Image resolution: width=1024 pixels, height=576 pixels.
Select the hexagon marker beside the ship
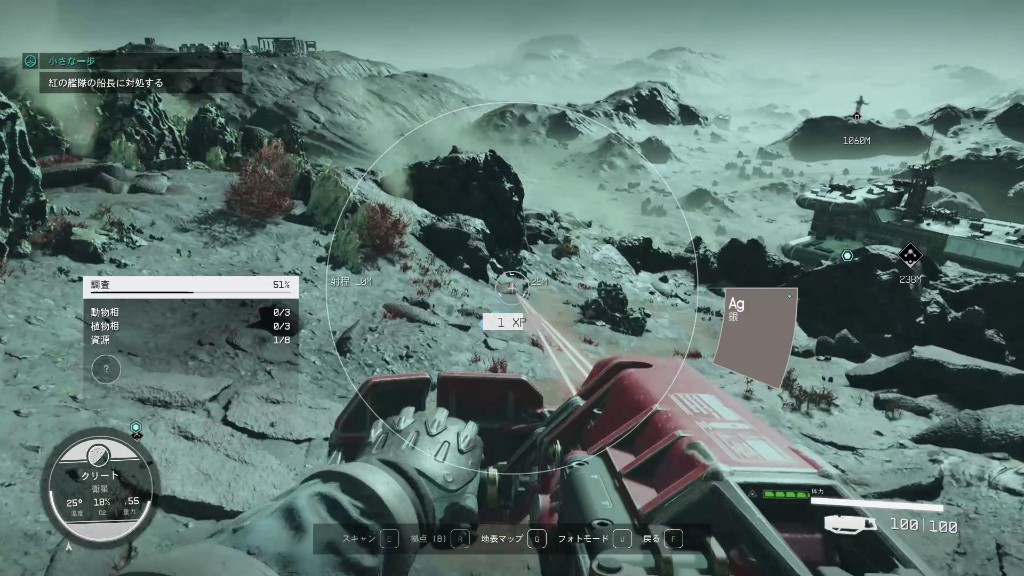(x=847, y=256)
